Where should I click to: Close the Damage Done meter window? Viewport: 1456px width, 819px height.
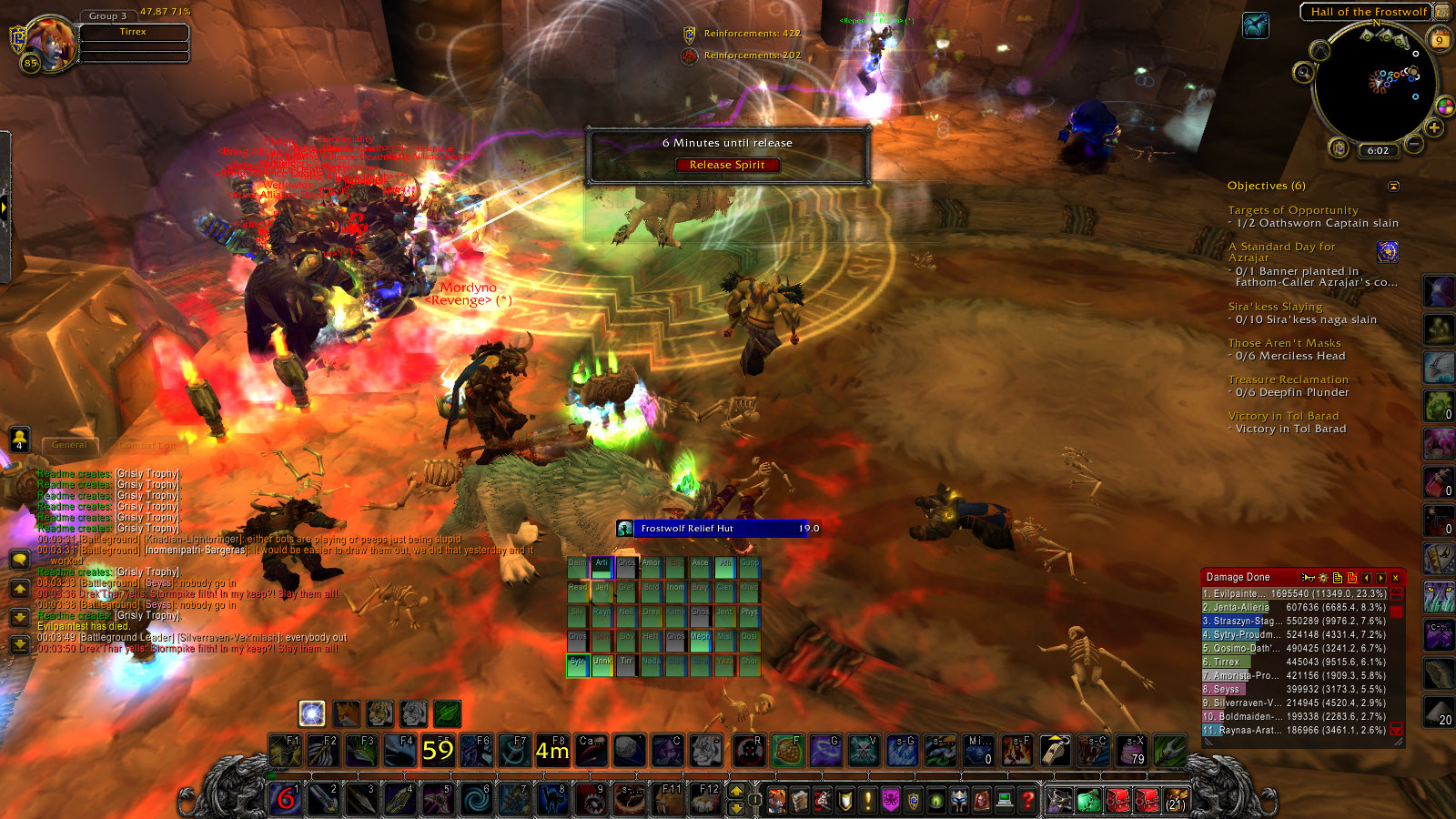1395,578
